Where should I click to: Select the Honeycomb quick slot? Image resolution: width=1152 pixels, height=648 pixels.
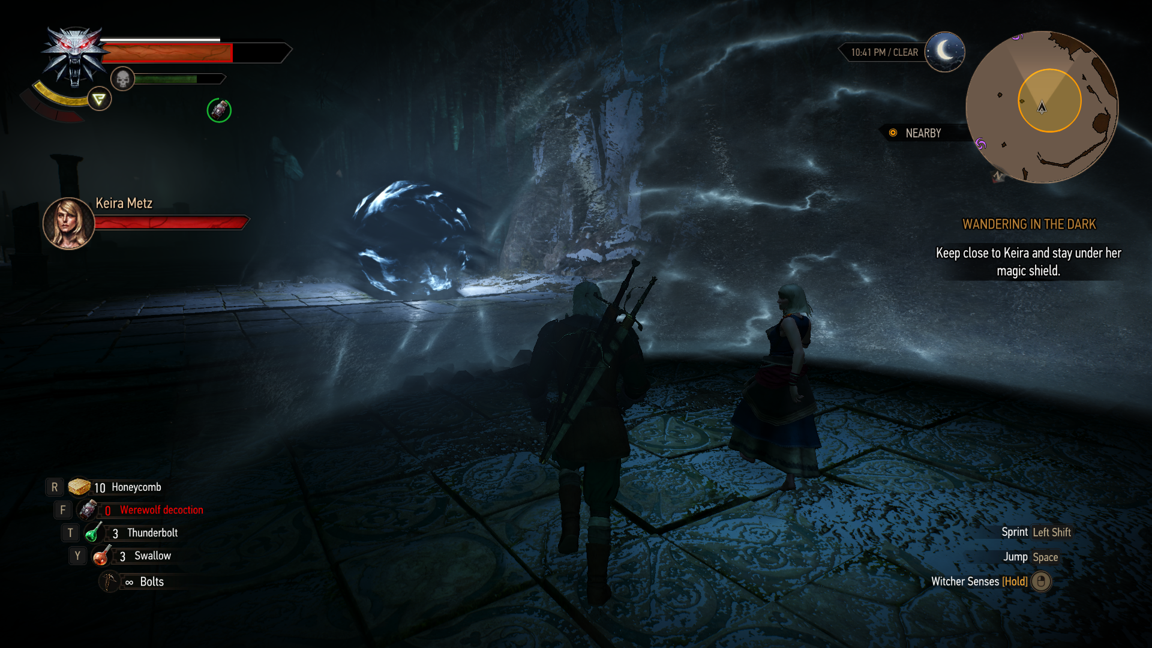80,487
